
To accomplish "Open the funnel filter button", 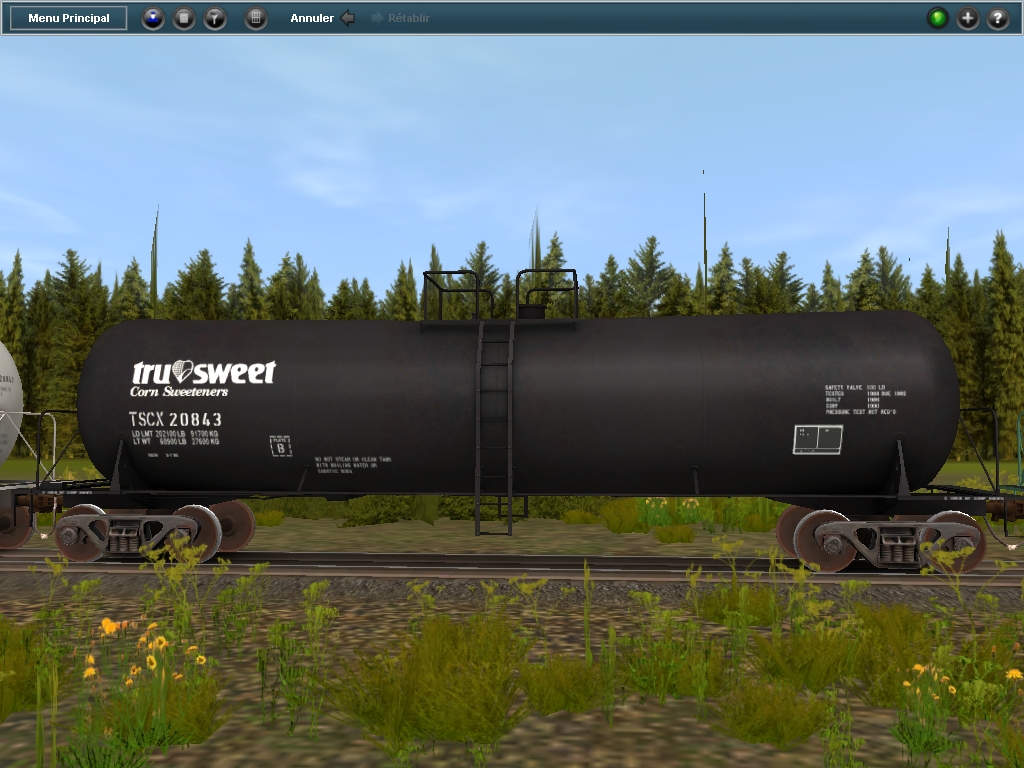I will point(215,18).
